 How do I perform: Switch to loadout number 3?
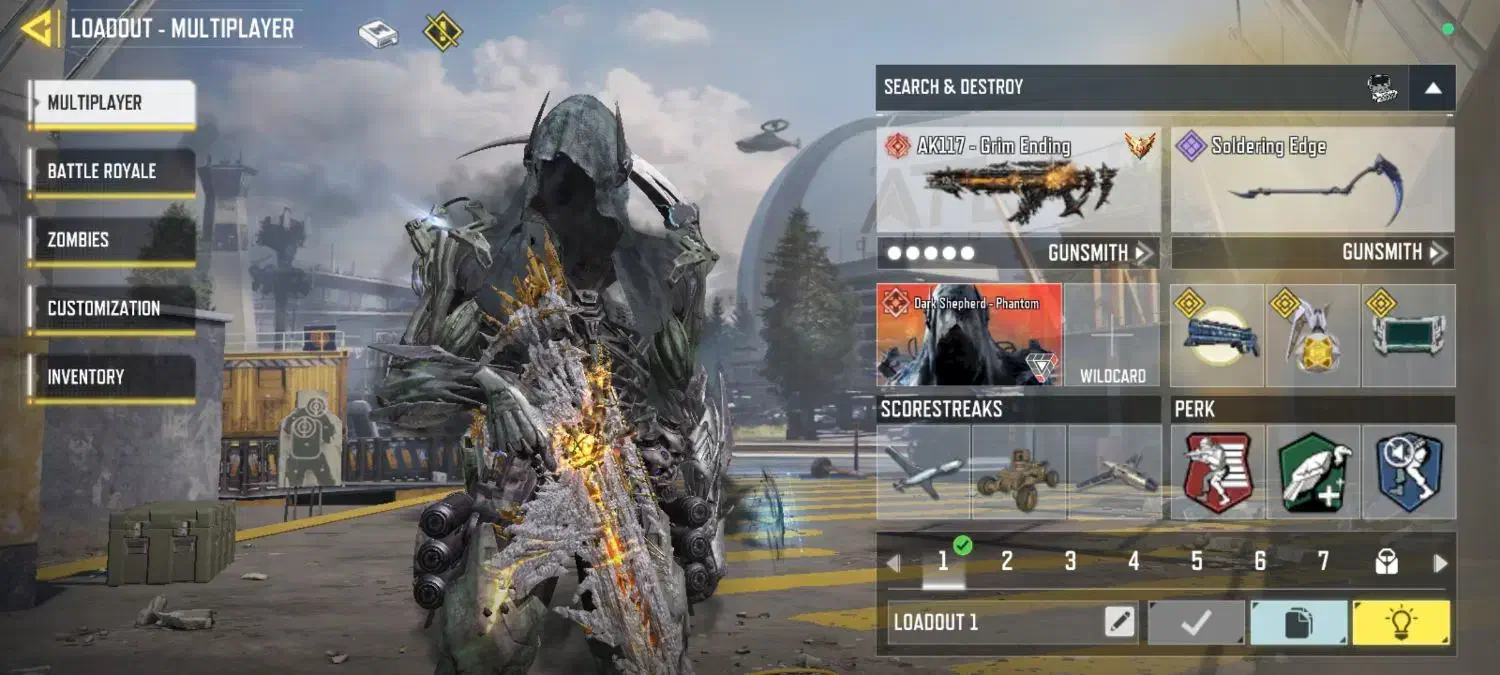pyautogui.click(x=1070, y=562)
